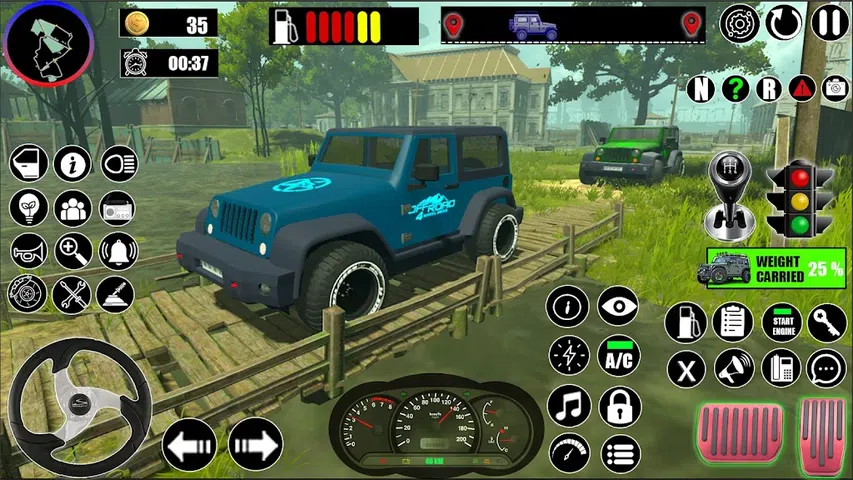The height and width of the screenshot is (480, 853).
Task: Open the gear settings menu
Action: click(741, 22)
